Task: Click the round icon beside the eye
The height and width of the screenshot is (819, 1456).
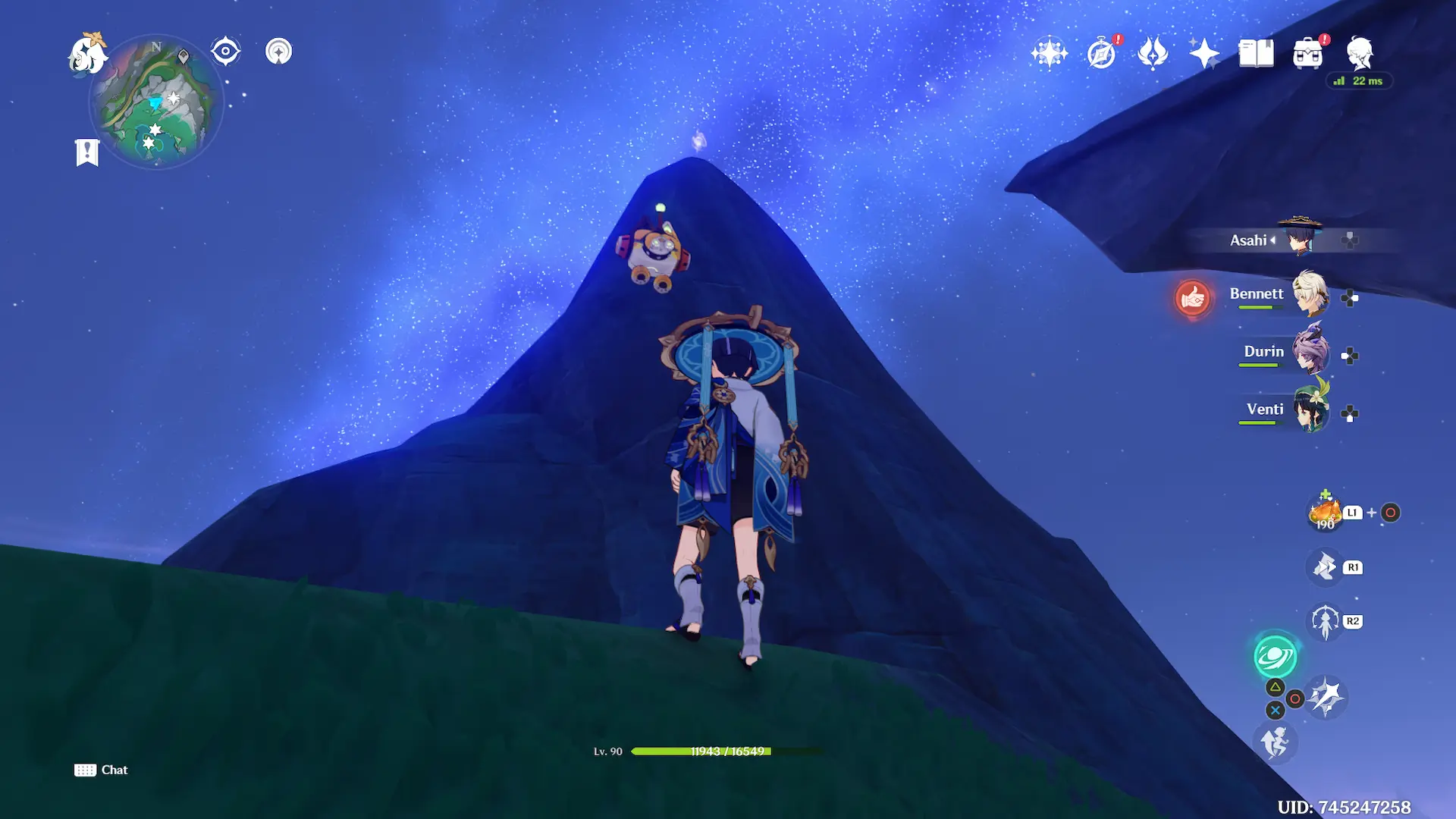Action: 278,52
